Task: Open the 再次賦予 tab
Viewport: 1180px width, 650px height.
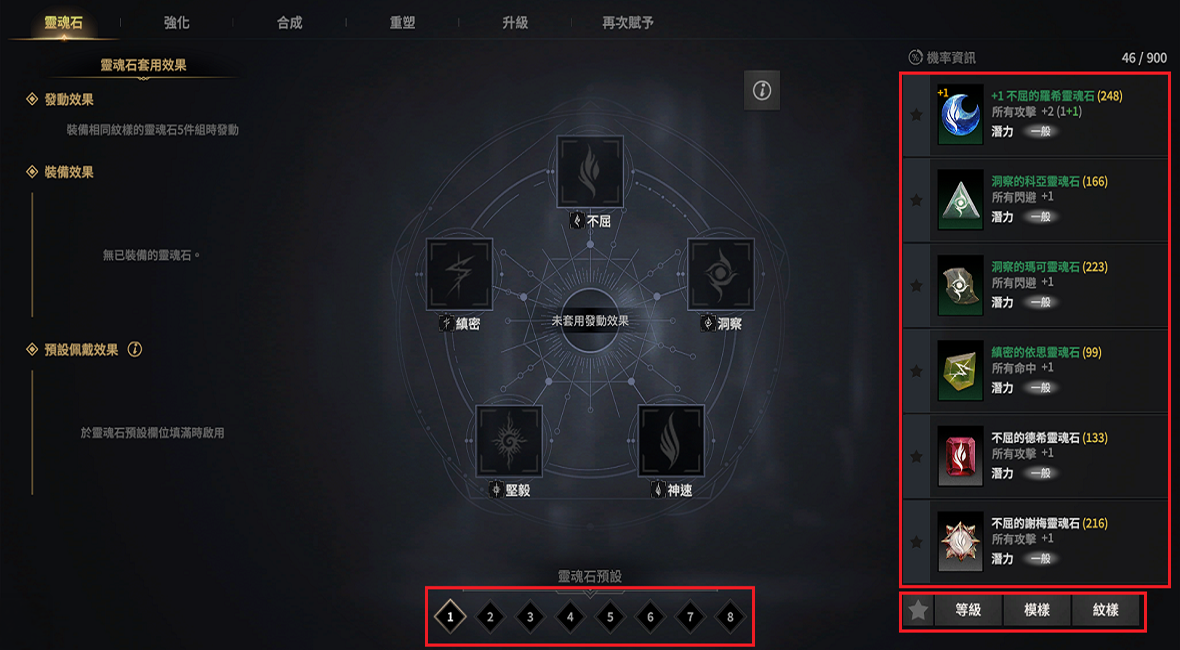Action: click(628, 22)
